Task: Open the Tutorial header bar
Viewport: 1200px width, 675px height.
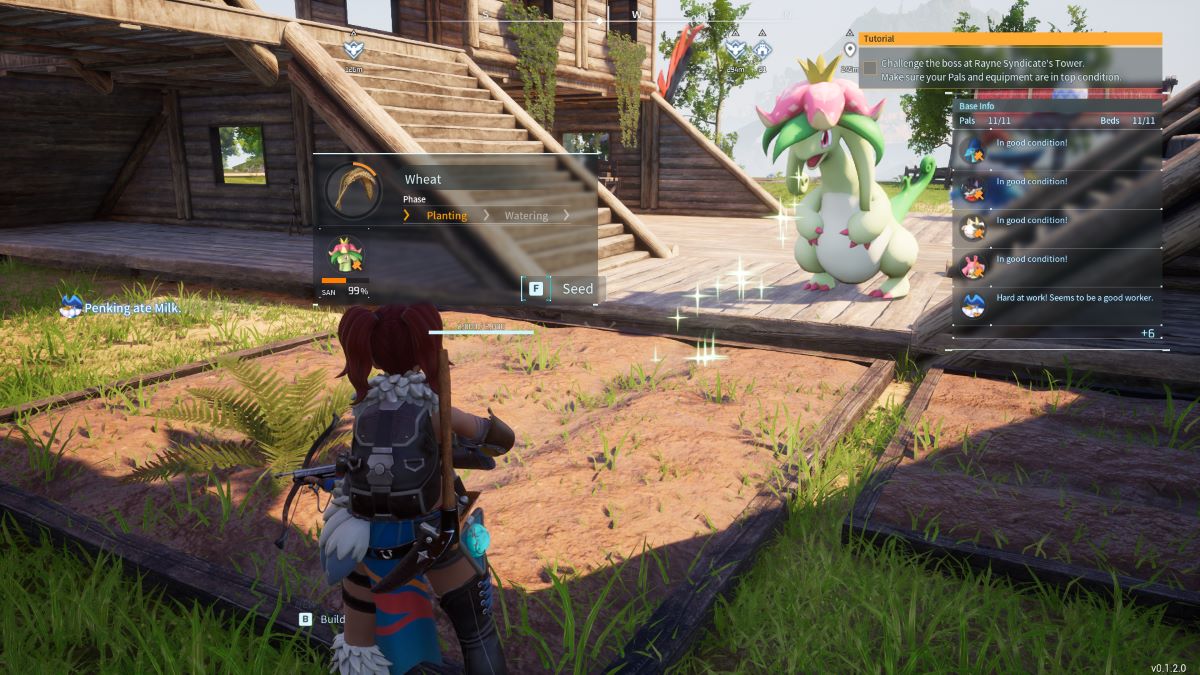Action: 1010,39
